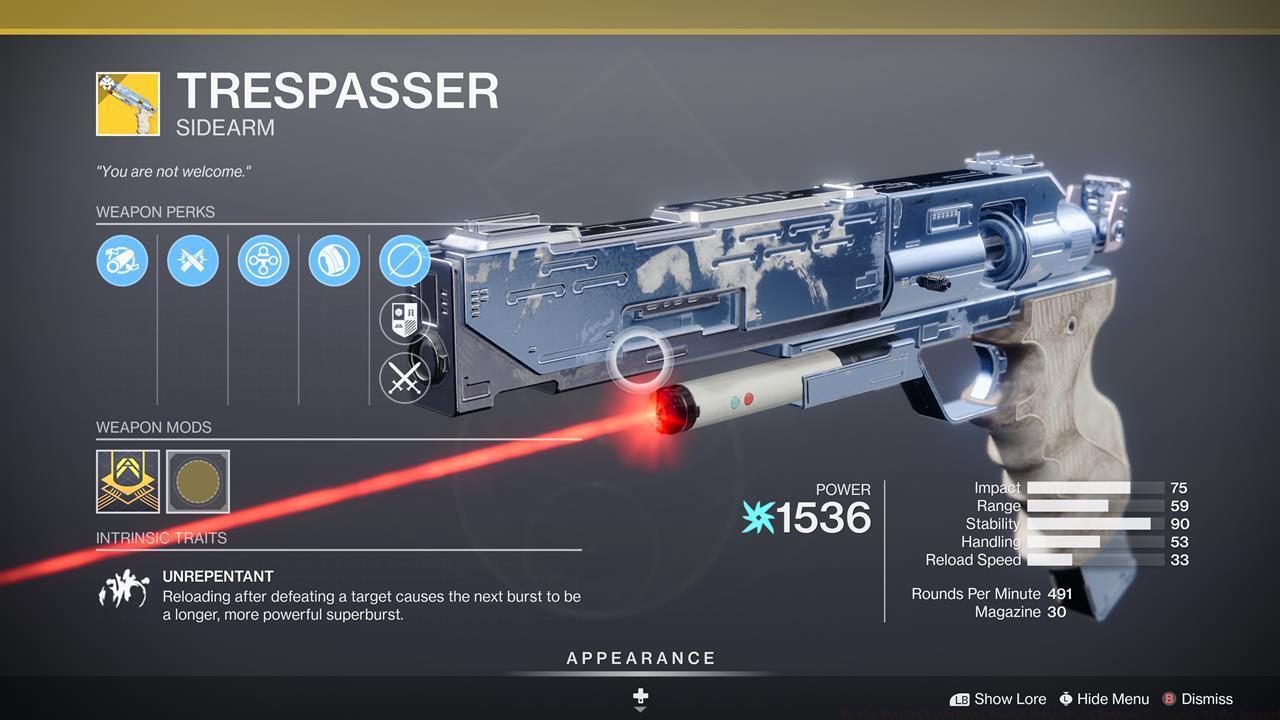
Task: Select the circular stability perk icon
Action: [x=264, y=261]
